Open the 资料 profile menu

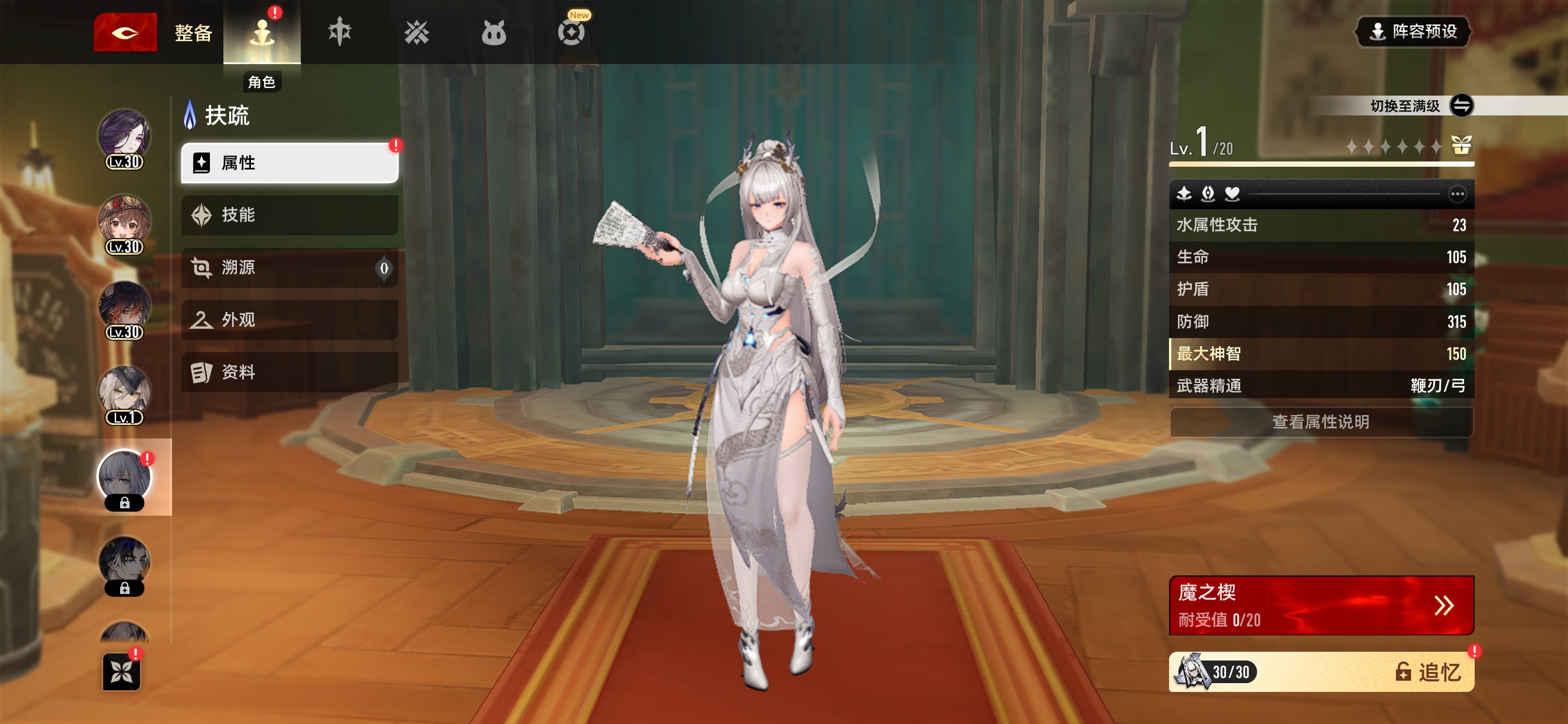pos(290,372)
